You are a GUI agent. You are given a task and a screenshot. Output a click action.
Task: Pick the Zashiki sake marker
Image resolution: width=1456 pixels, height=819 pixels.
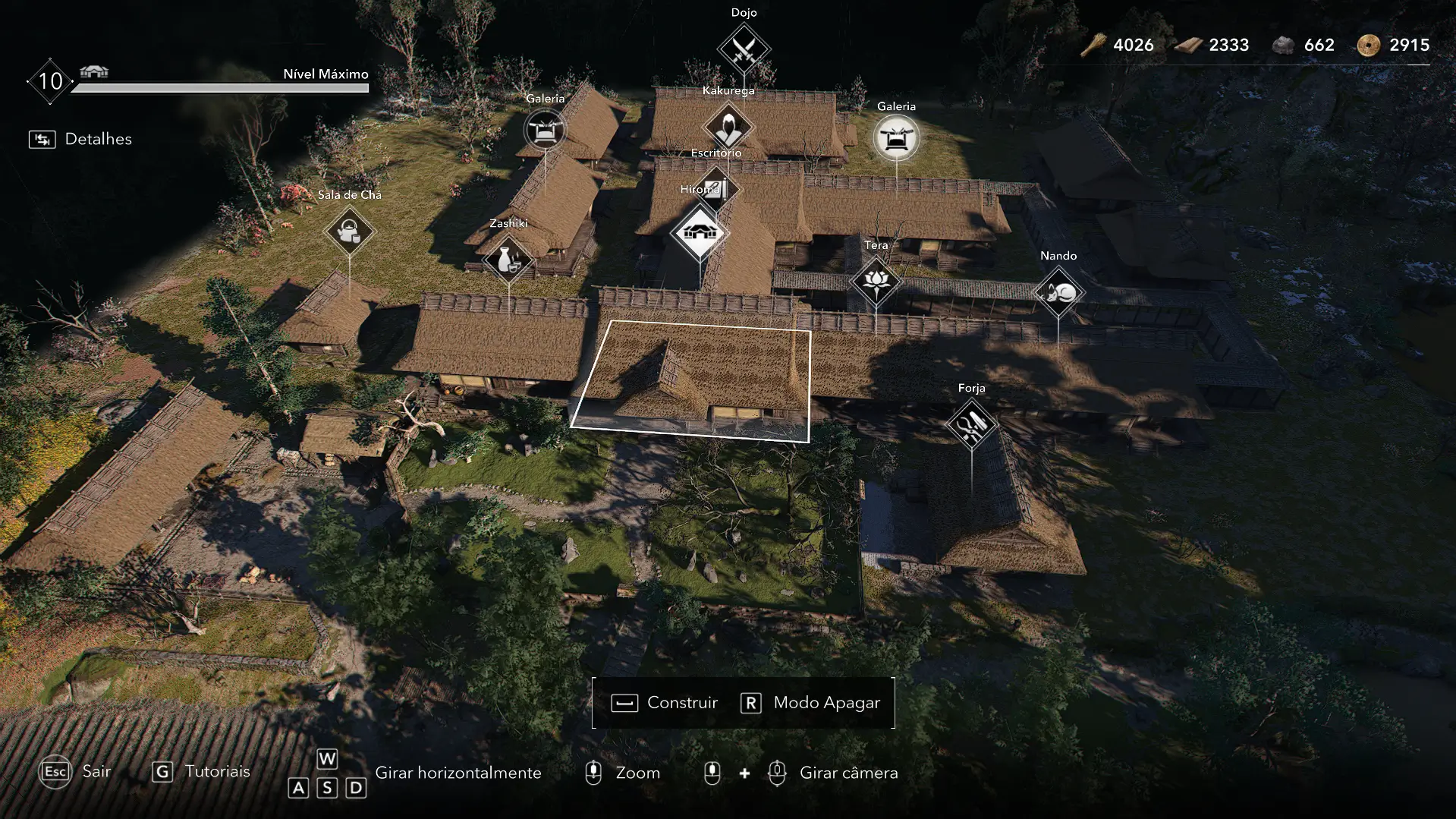click(x=508, y=260)
